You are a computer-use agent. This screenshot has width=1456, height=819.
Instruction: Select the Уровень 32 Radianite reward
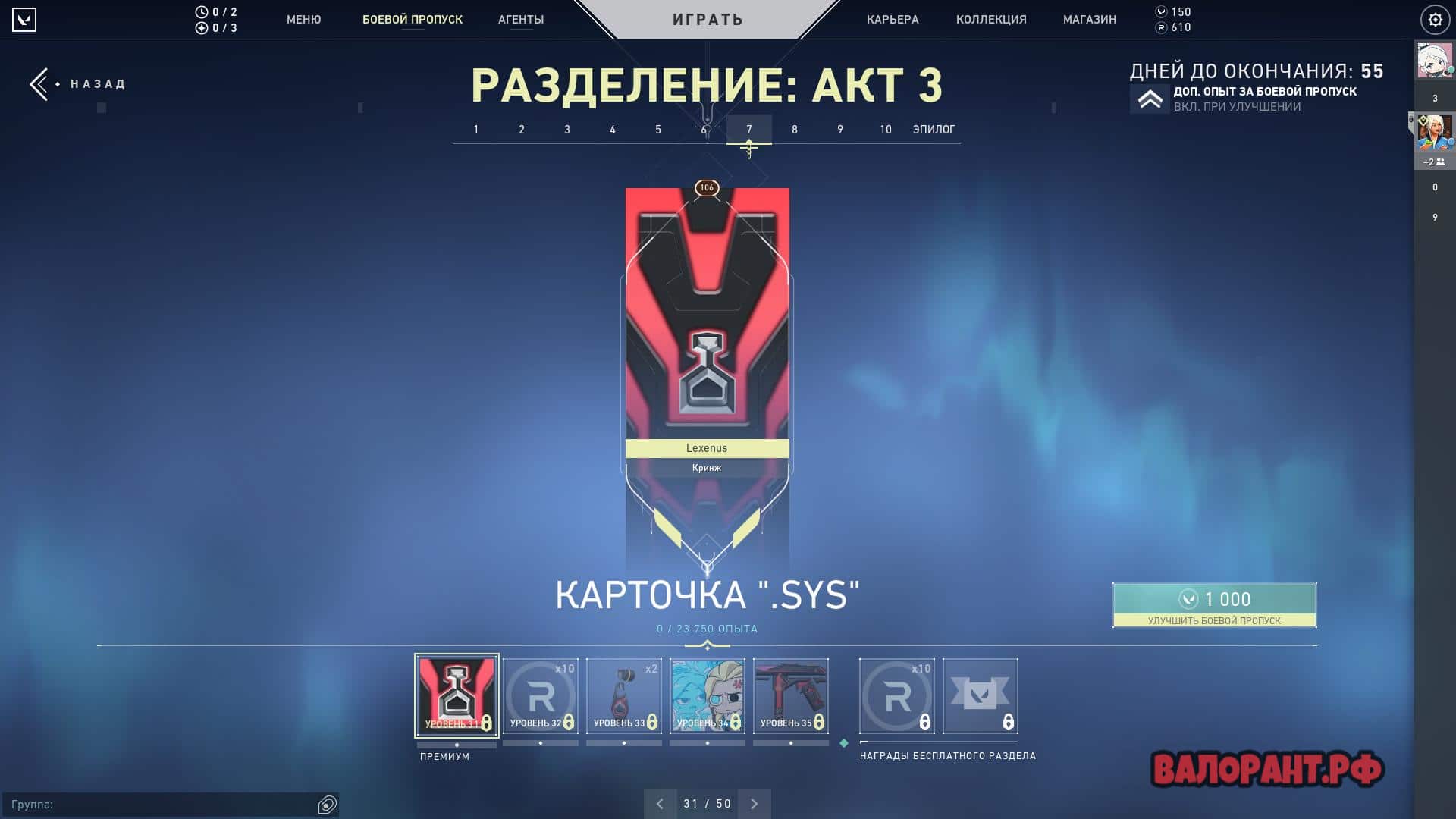click(541, 695)
